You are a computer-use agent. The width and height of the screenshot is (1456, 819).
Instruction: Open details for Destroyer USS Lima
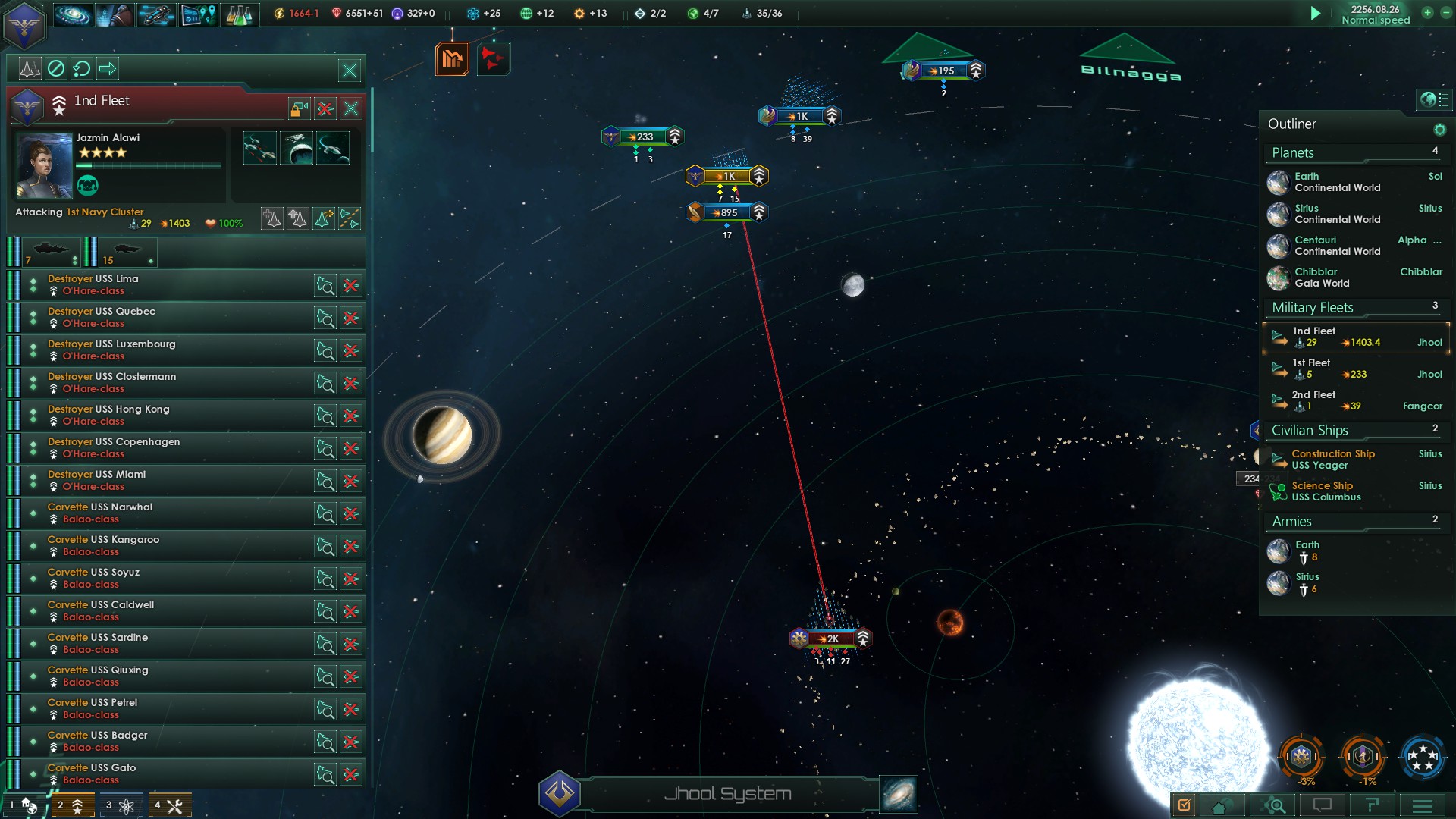point(325,286)
